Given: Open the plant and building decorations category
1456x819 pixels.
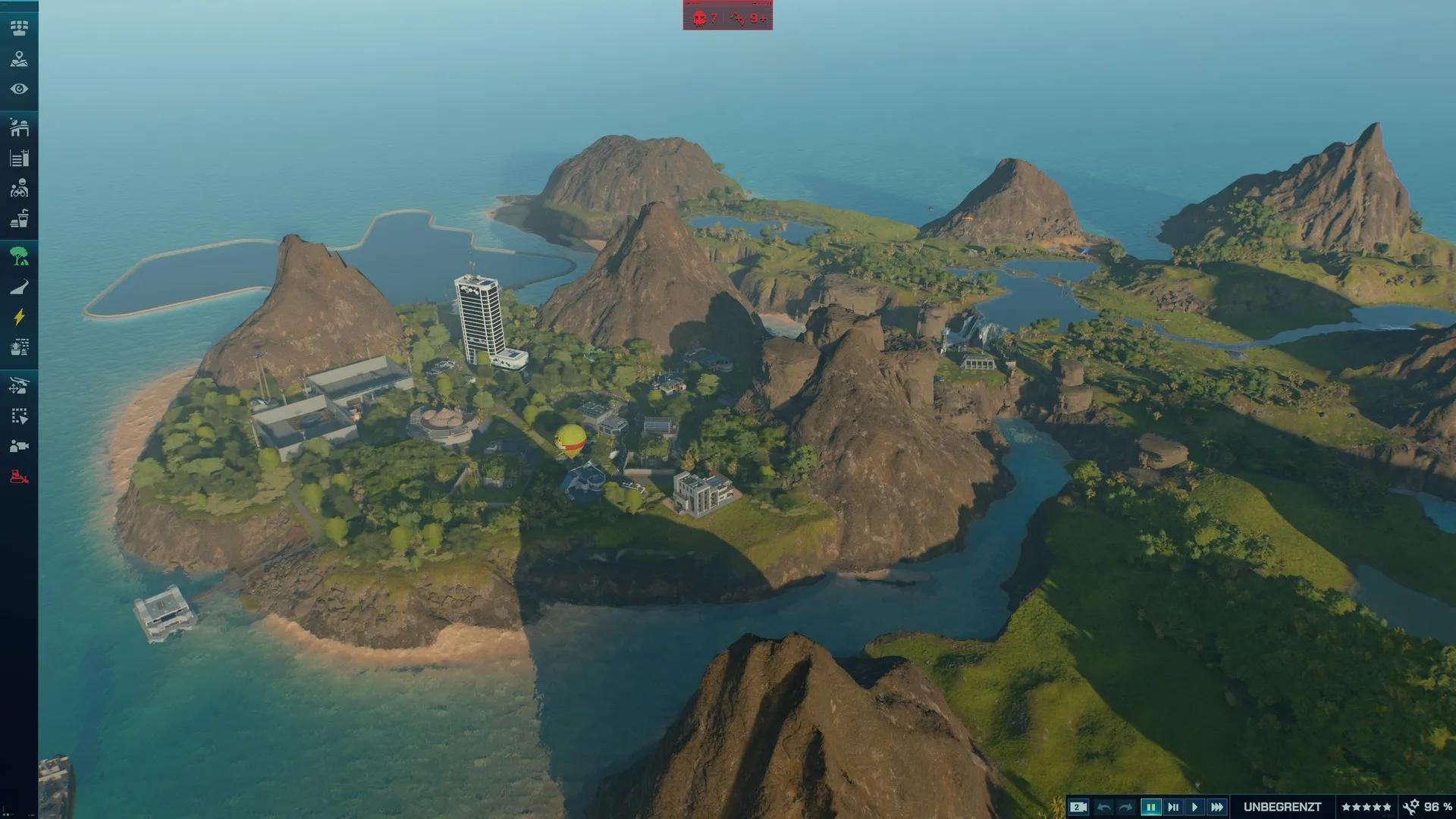Looking at the screenshot, I should click(x=19, y=347).
